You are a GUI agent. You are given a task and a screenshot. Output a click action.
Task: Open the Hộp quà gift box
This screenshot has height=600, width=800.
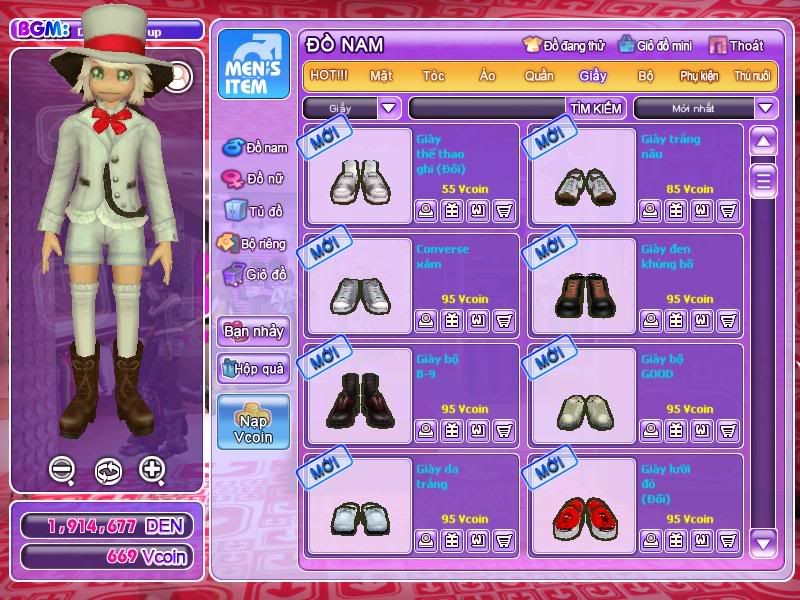click(253, 368)
